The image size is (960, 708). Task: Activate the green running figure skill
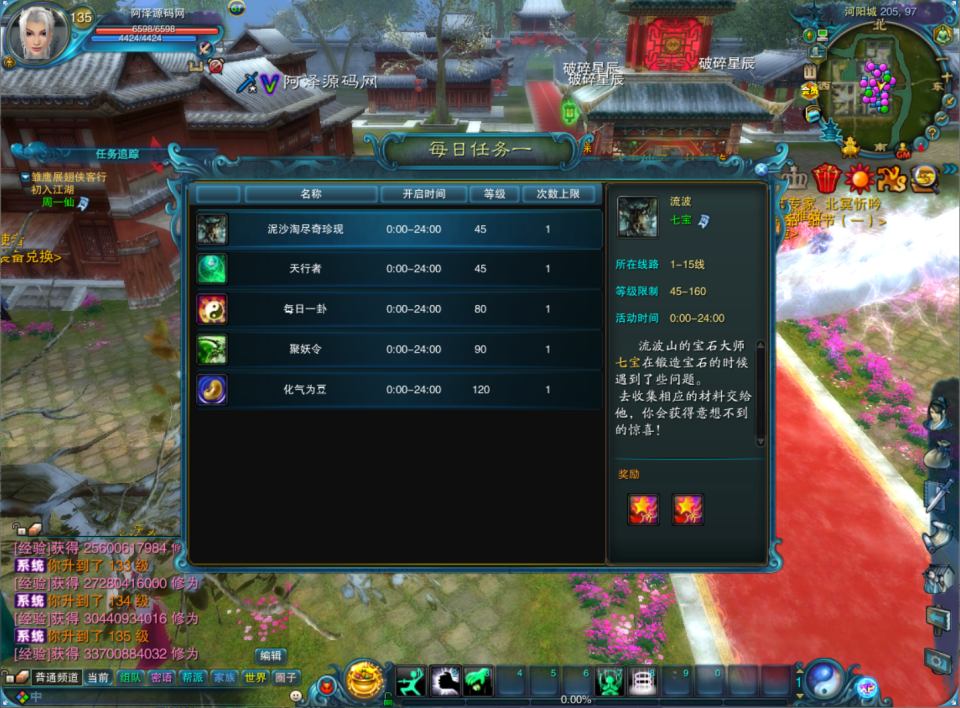coord(412,682)
